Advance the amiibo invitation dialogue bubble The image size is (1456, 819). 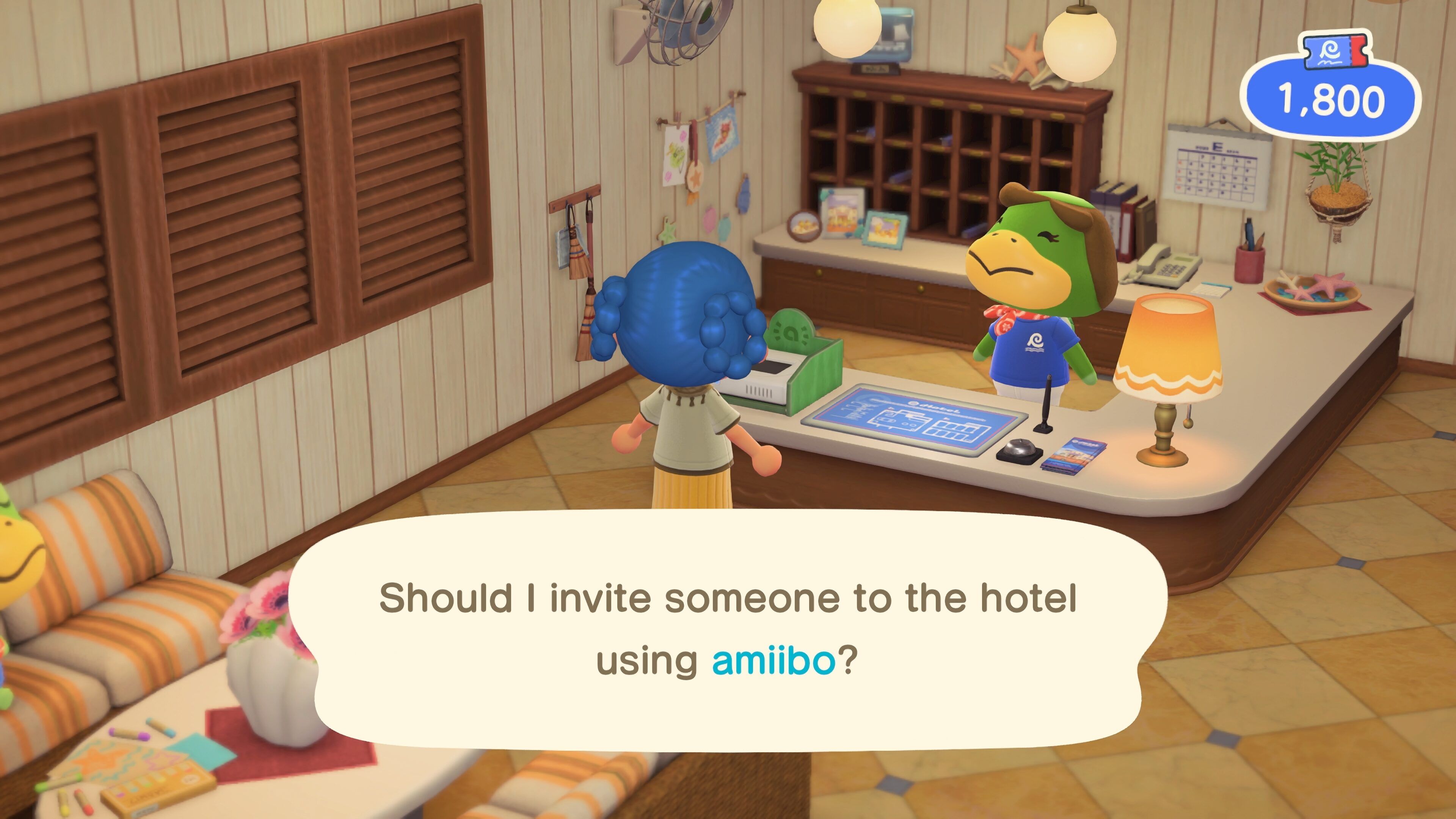728,630
